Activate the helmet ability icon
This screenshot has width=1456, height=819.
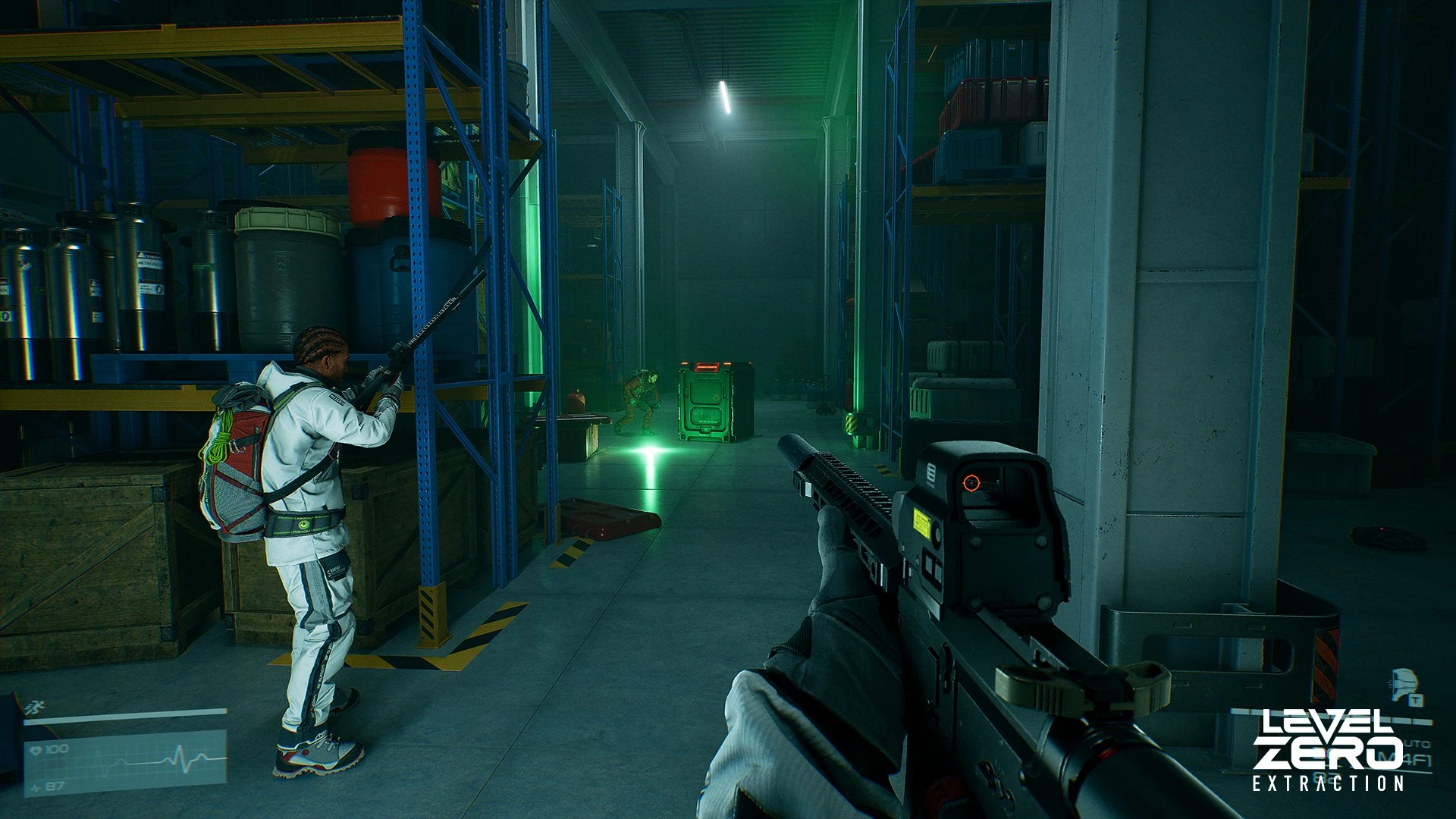tap(1405, 682)
